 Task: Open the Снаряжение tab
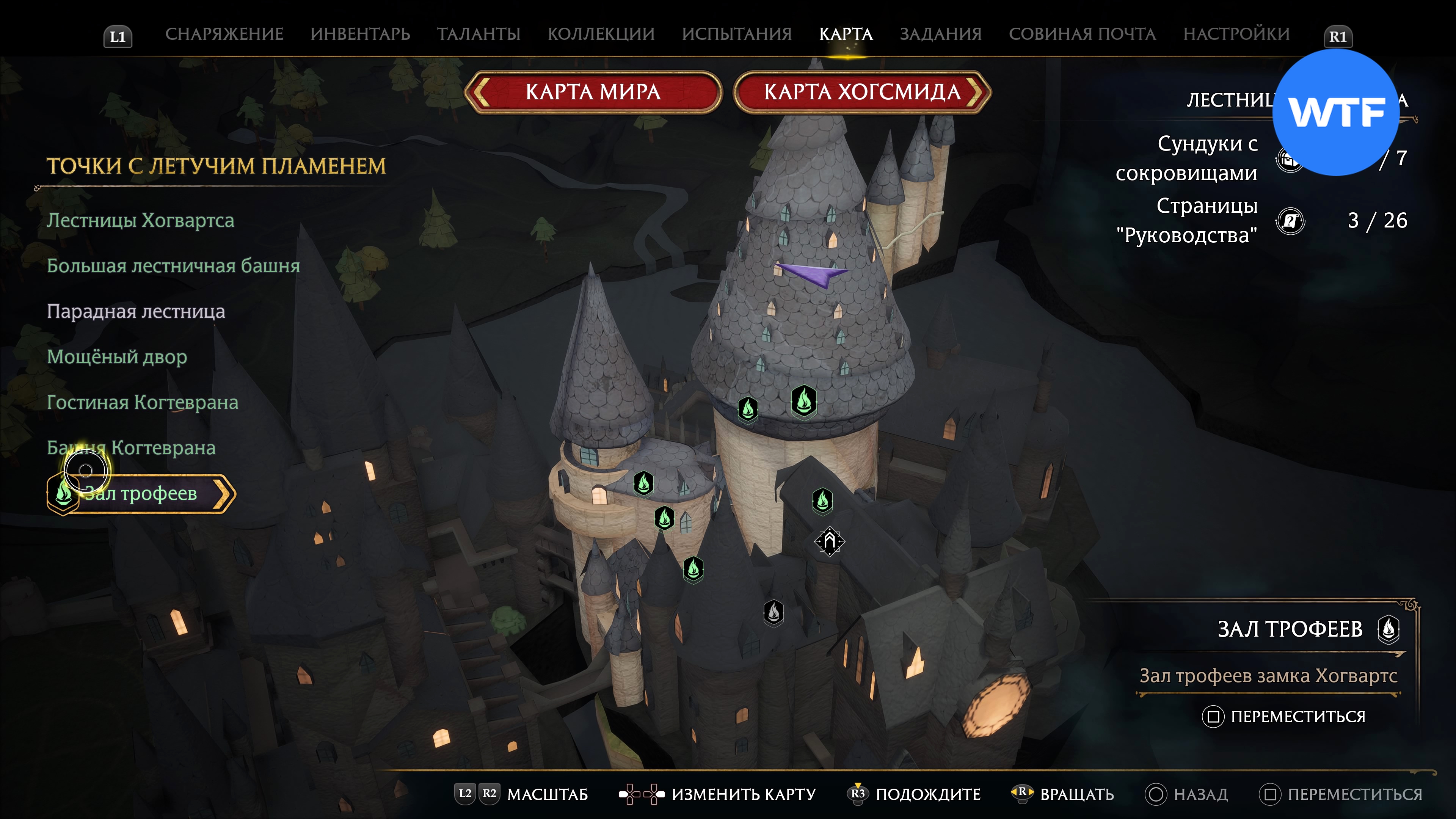[x=224, y=34]
